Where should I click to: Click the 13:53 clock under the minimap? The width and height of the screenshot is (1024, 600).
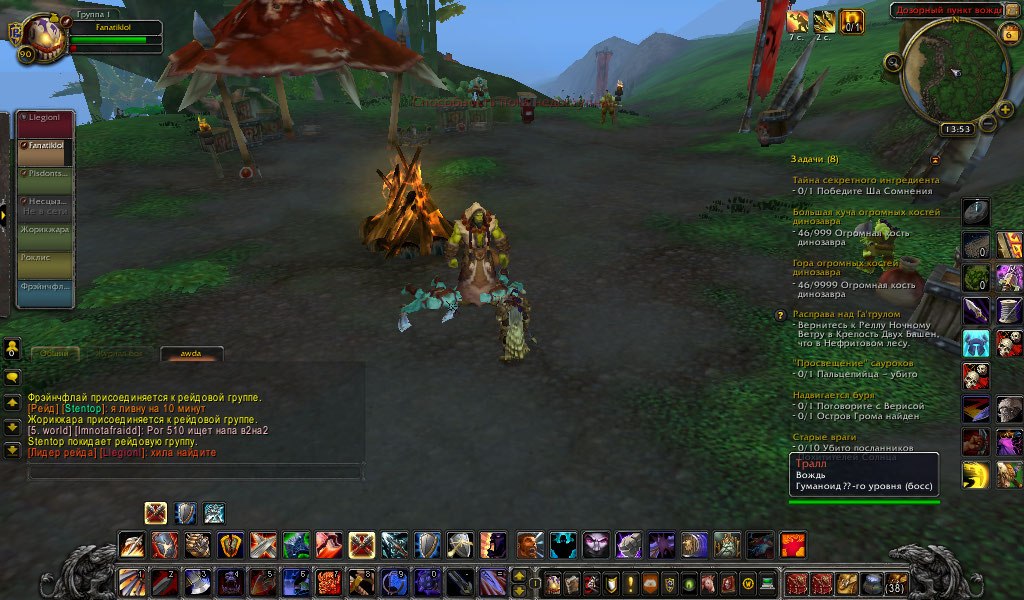[957, 129]
